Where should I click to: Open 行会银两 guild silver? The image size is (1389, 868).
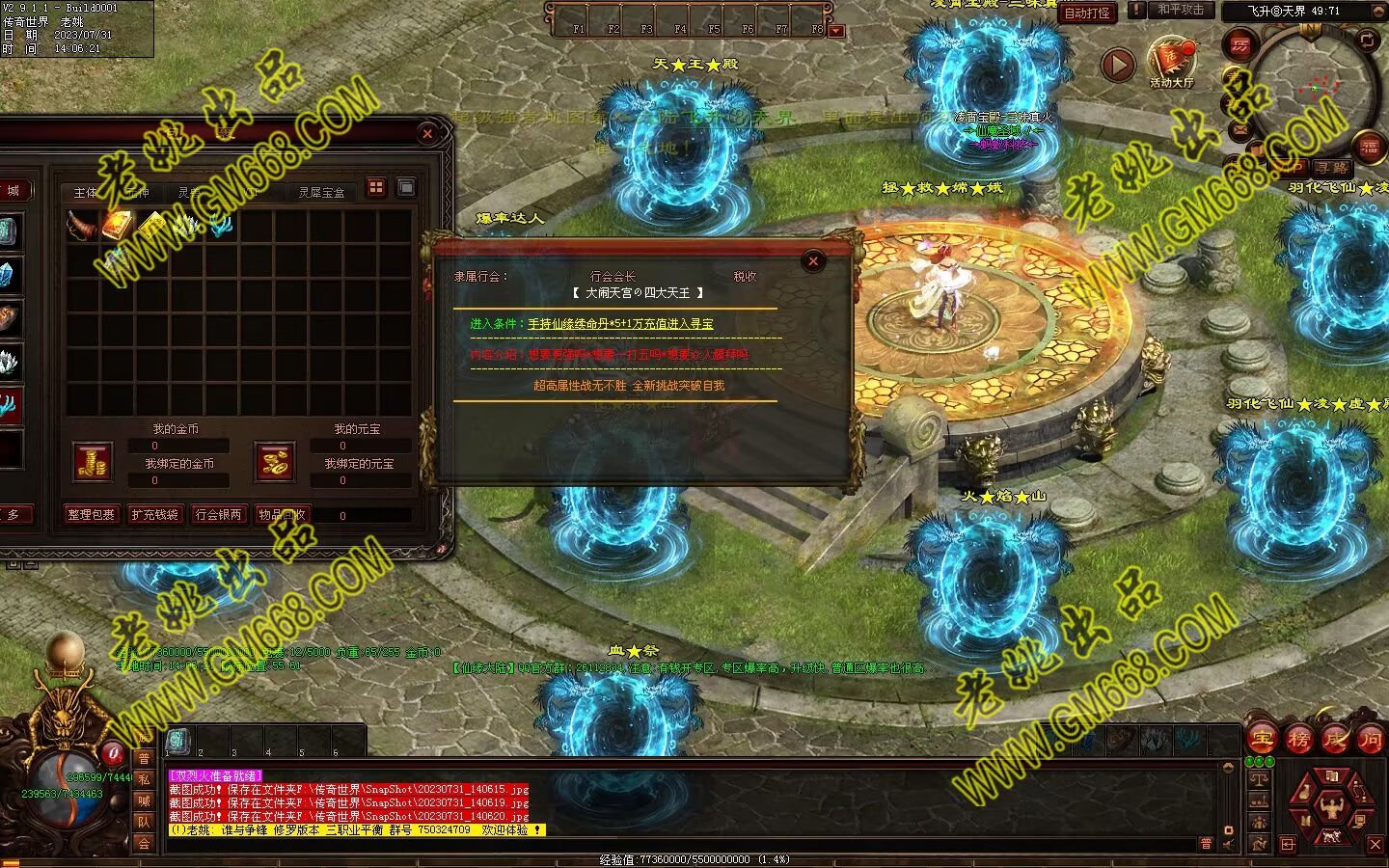[218, 515]
